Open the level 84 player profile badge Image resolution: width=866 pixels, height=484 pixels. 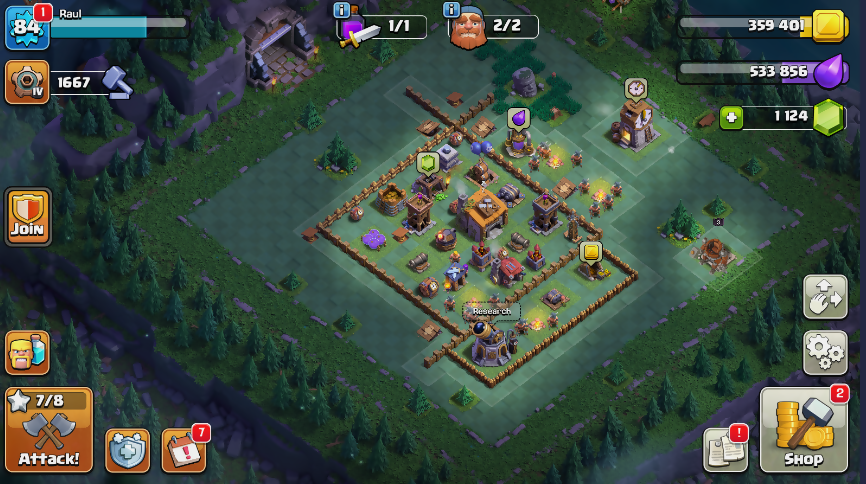(x=27, y=27)
